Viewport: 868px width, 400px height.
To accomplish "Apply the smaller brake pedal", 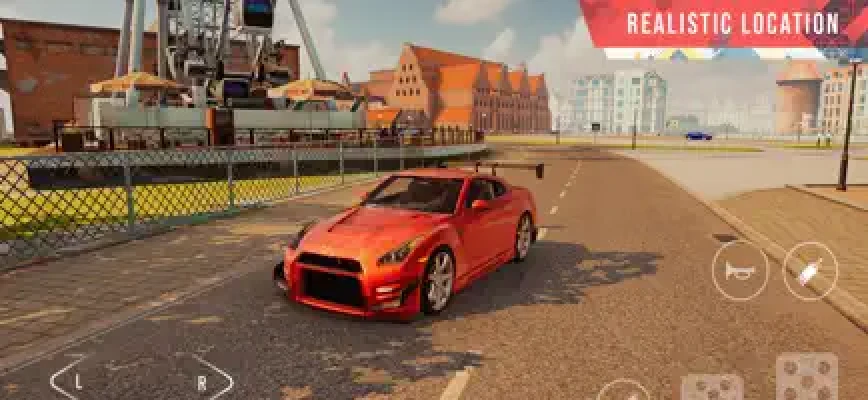I will click(x=712, y=388).
